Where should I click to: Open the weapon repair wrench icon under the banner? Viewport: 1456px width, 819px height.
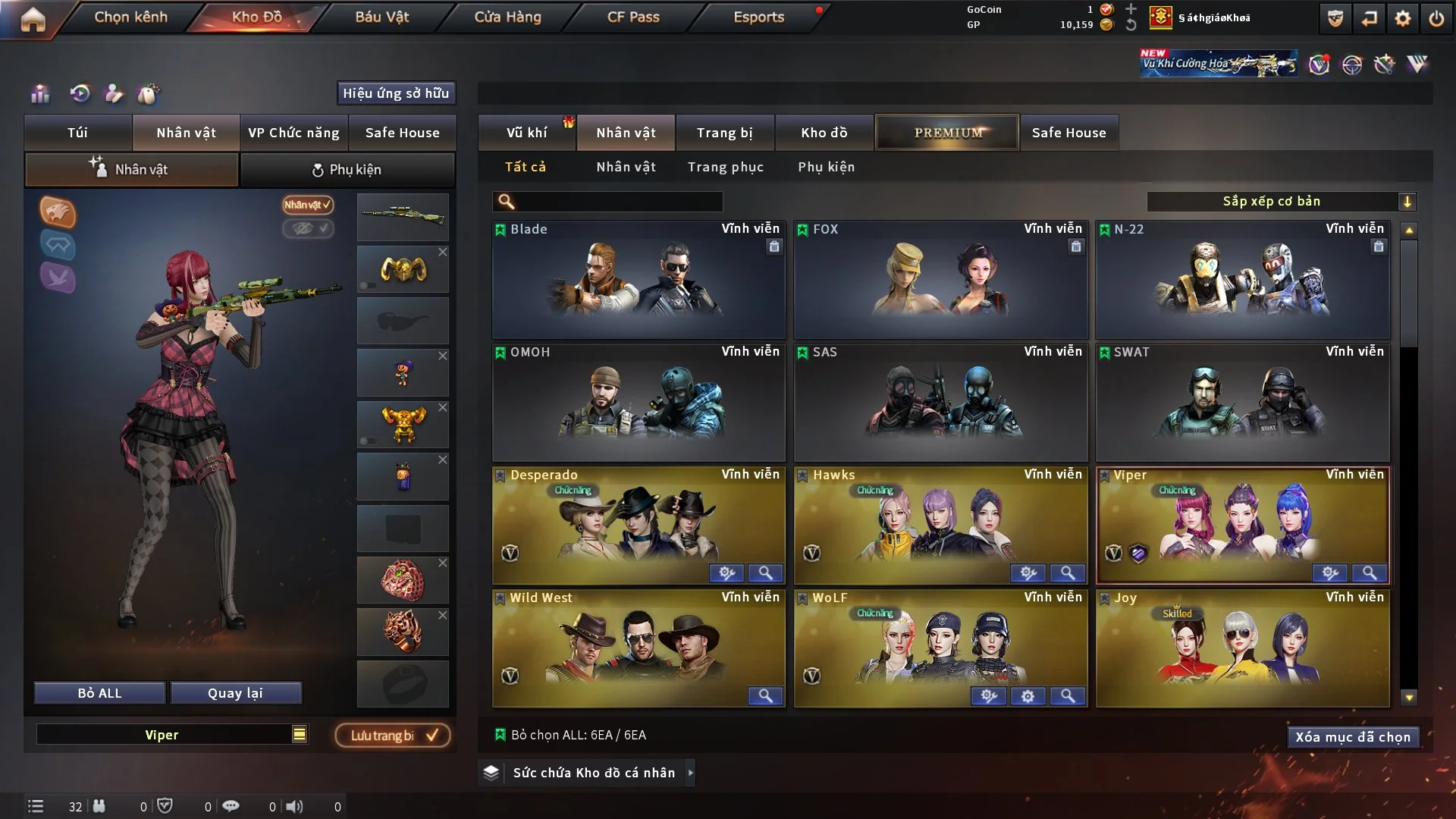click(x=1385, y=66)
